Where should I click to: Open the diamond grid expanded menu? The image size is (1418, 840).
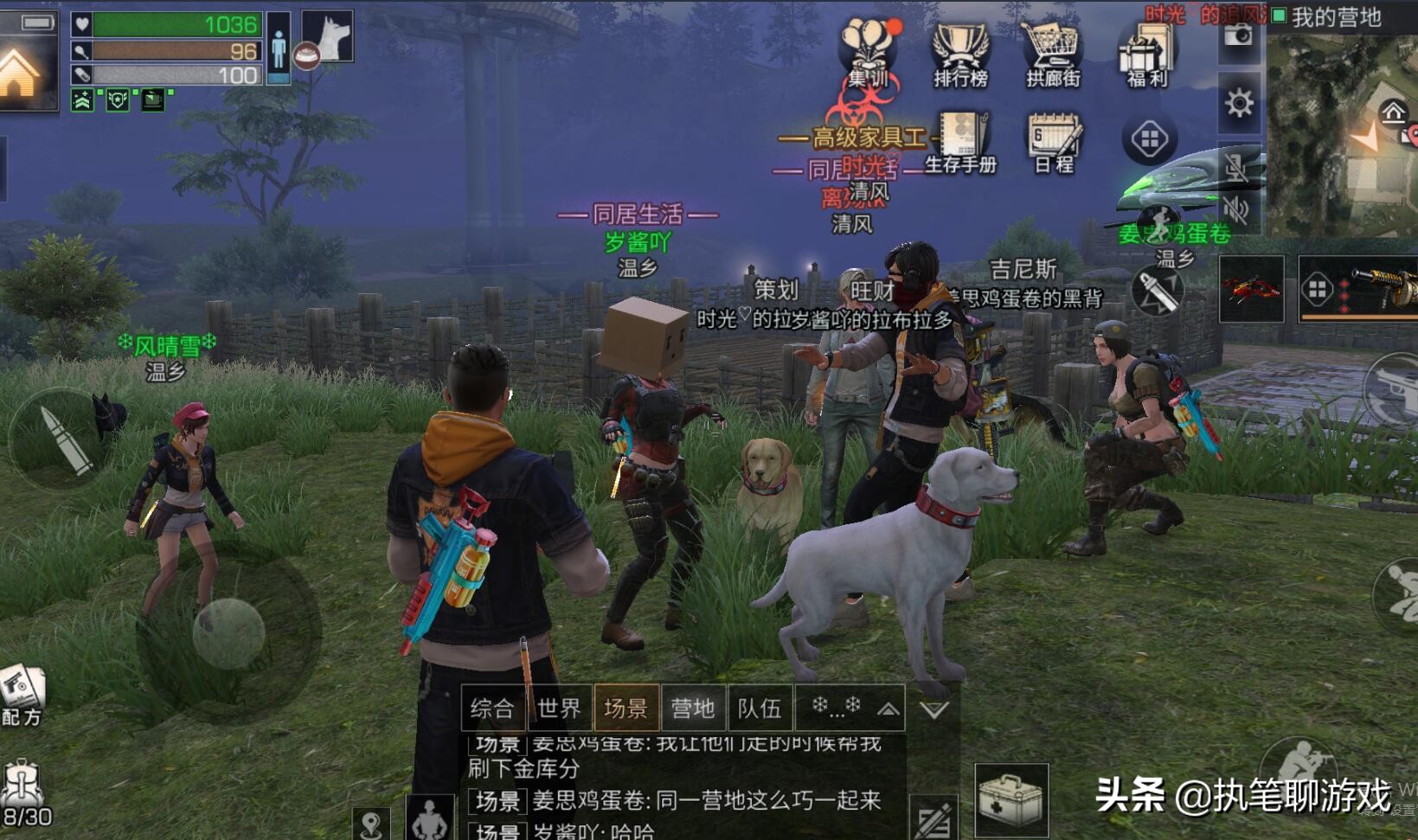[x=1151, y=137]
